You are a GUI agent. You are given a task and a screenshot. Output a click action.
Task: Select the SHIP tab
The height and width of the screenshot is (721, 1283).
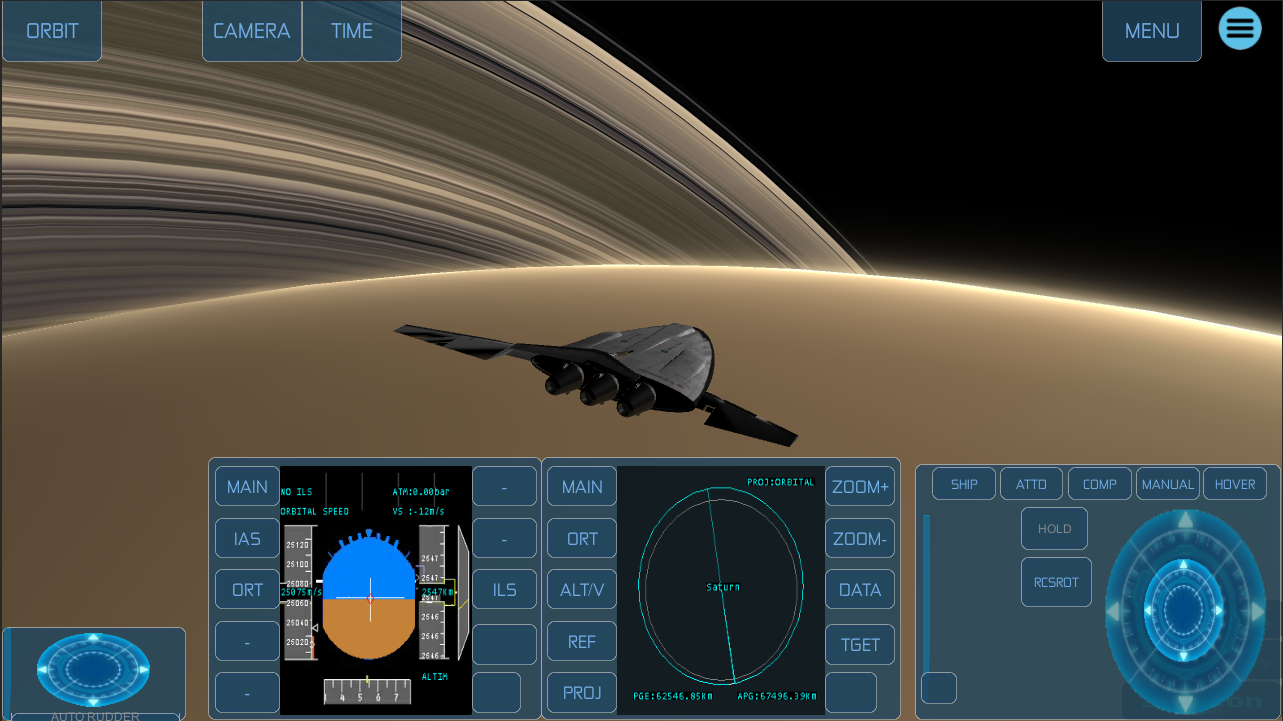pos(963,483)
